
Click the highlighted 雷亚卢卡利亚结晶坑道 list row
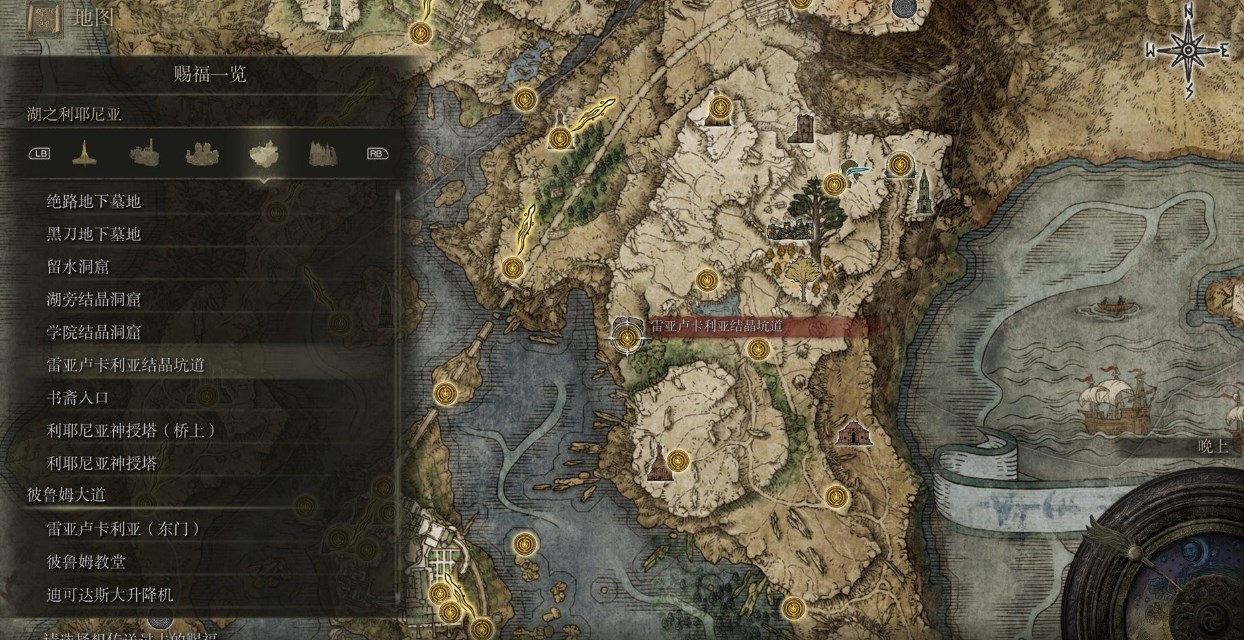125,365
